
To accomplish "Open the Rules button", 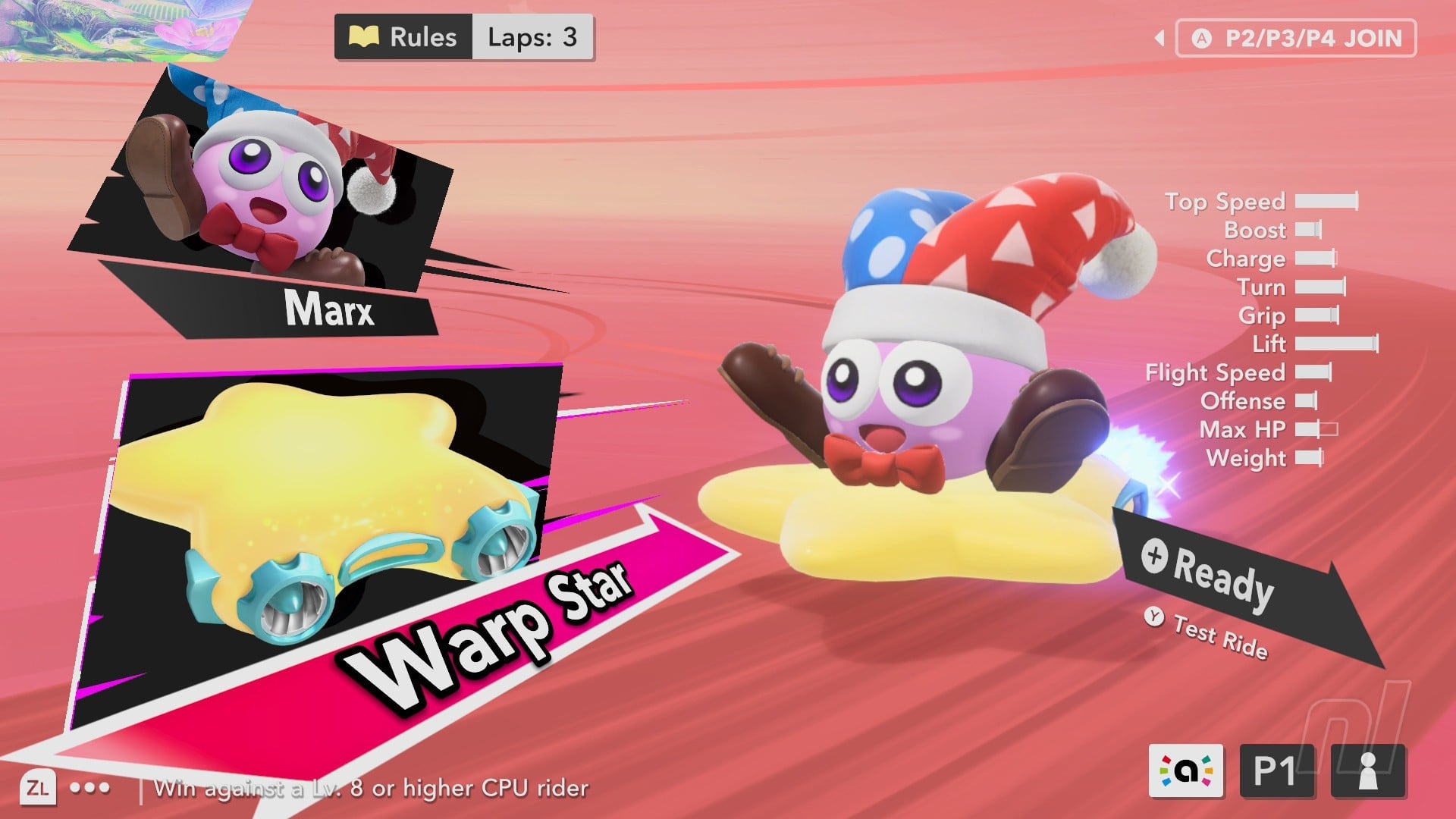I will 403,37.
